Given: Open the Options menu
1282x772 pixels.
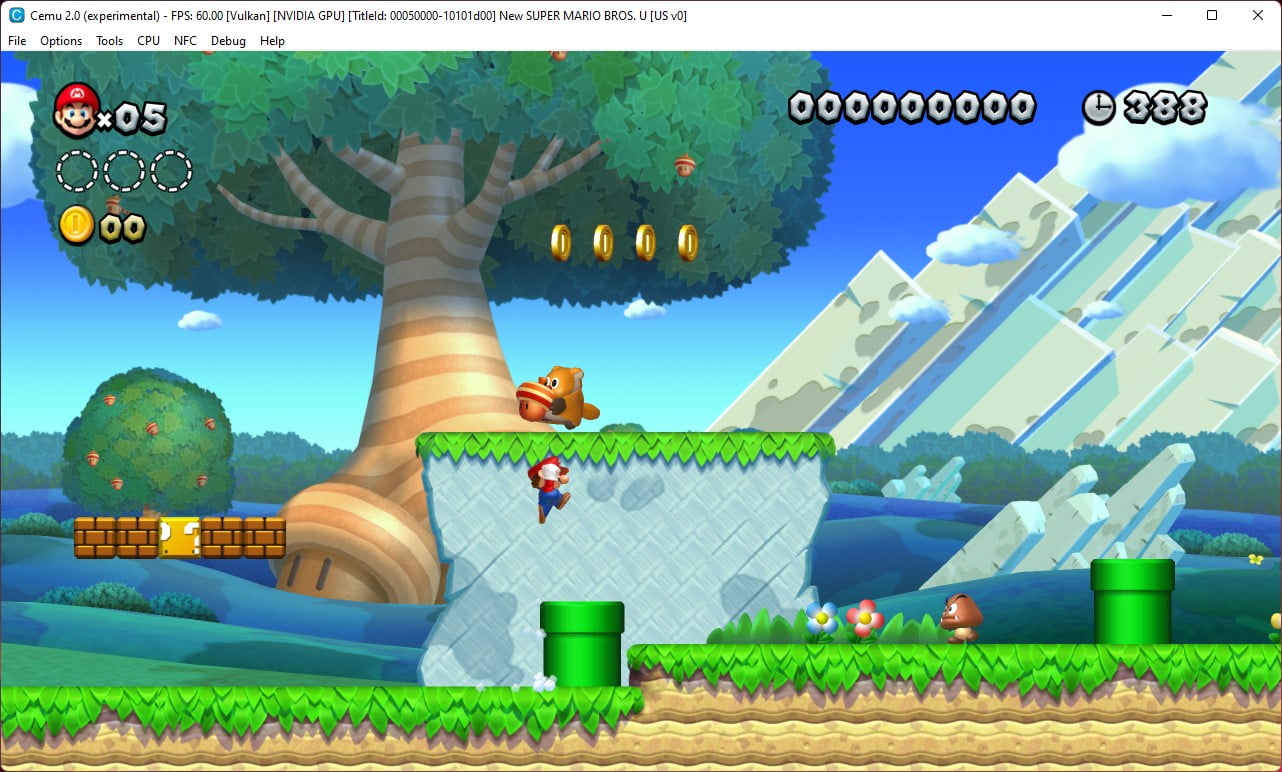Looking at the screenshot, I should [60, 41].
